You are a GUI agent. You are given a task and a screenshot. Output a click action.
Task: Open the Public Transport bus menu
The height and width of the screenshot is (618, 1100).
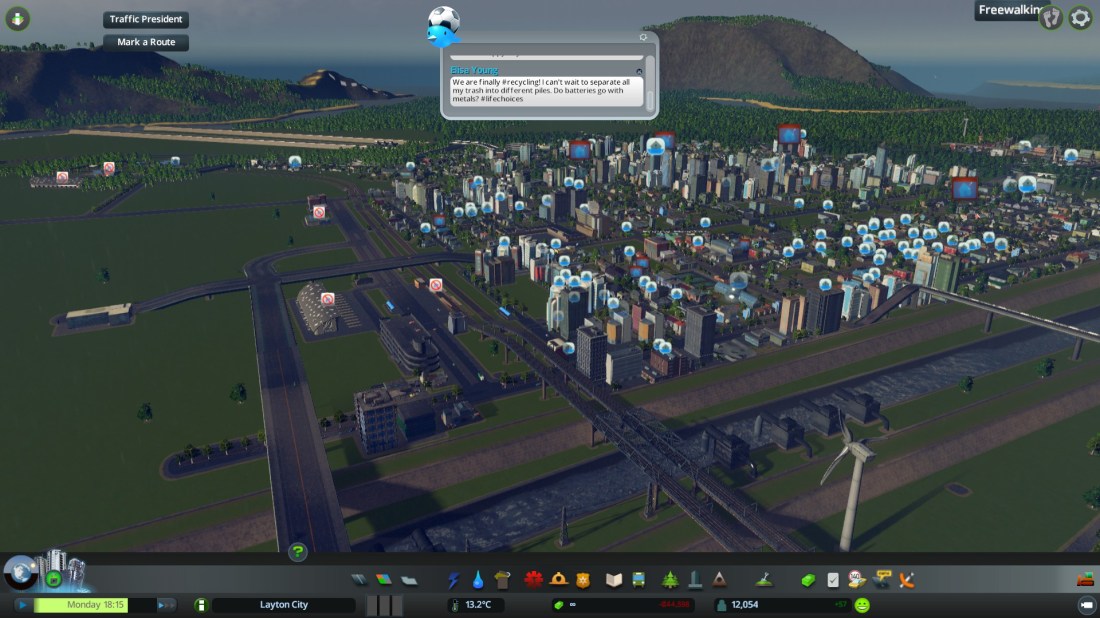(x=638, y=580)
